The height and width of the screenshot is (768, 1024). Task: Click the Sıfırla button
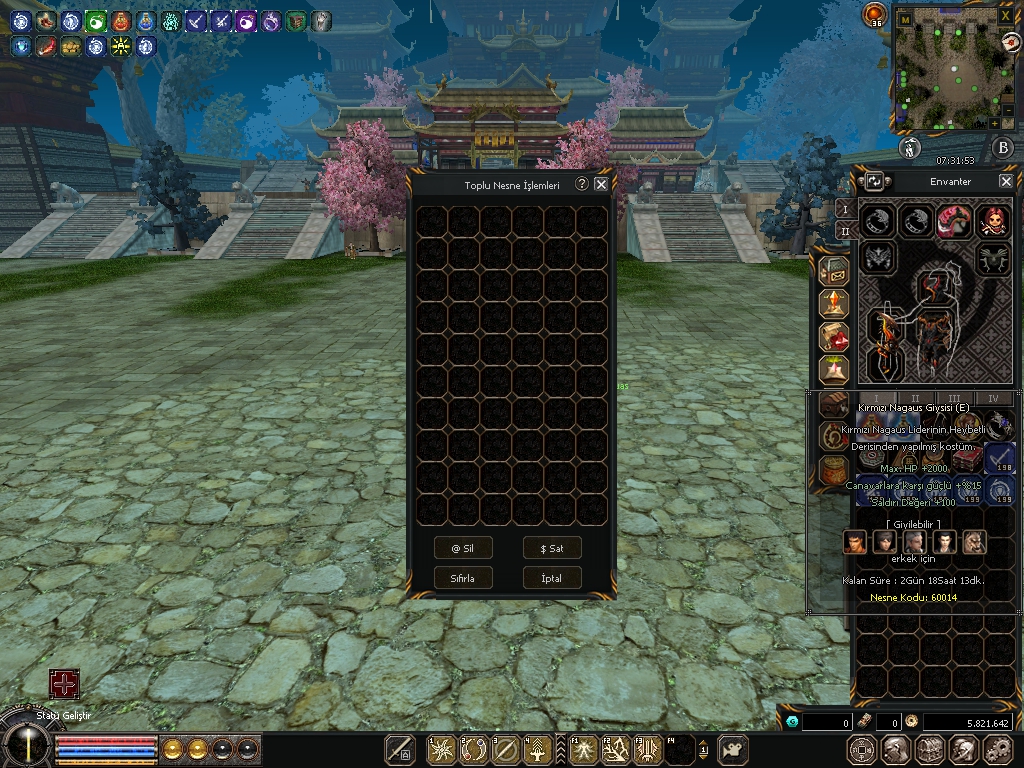463,578
